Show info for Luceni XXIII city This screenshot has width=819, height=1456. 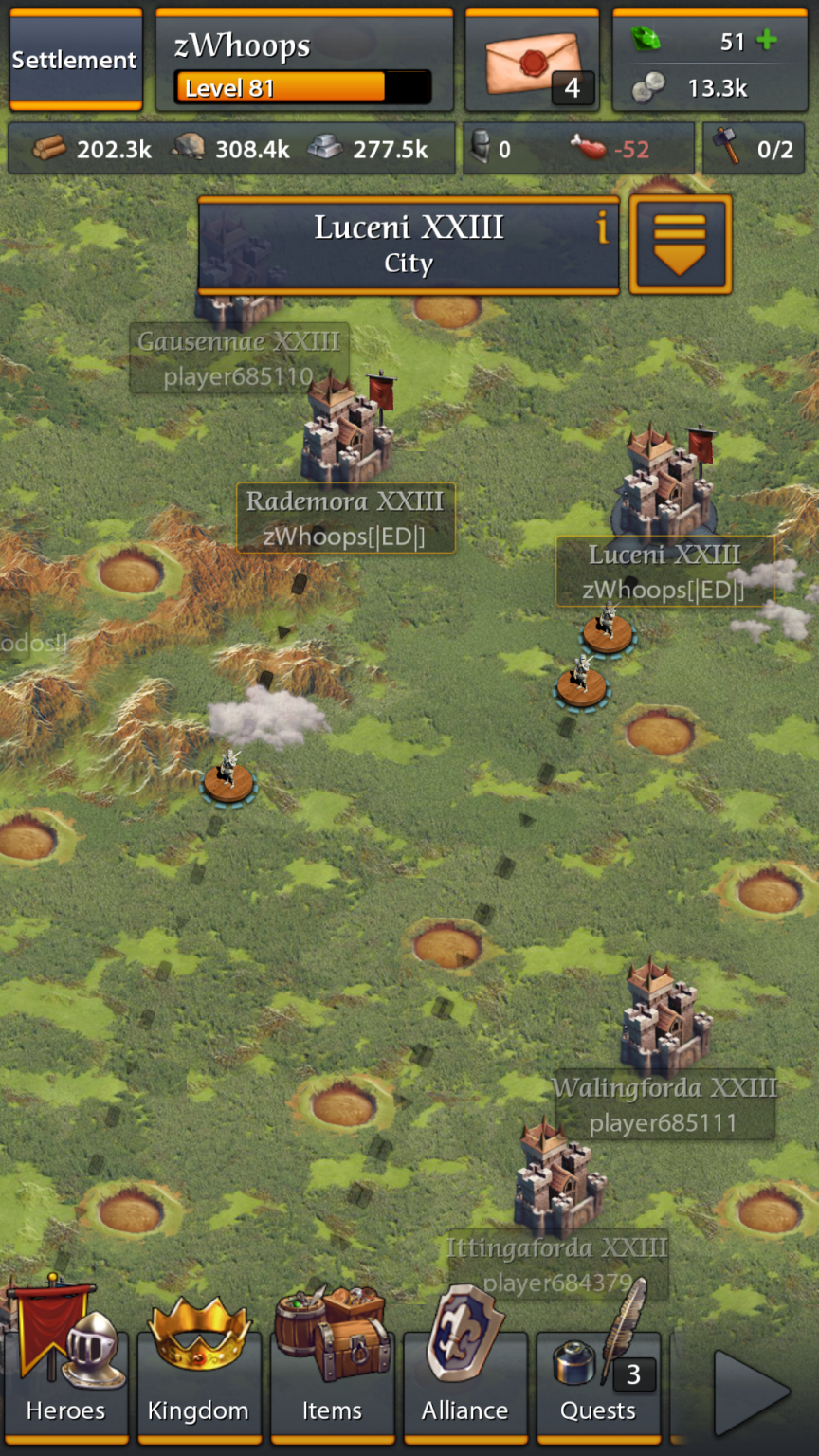pos(601,228)
